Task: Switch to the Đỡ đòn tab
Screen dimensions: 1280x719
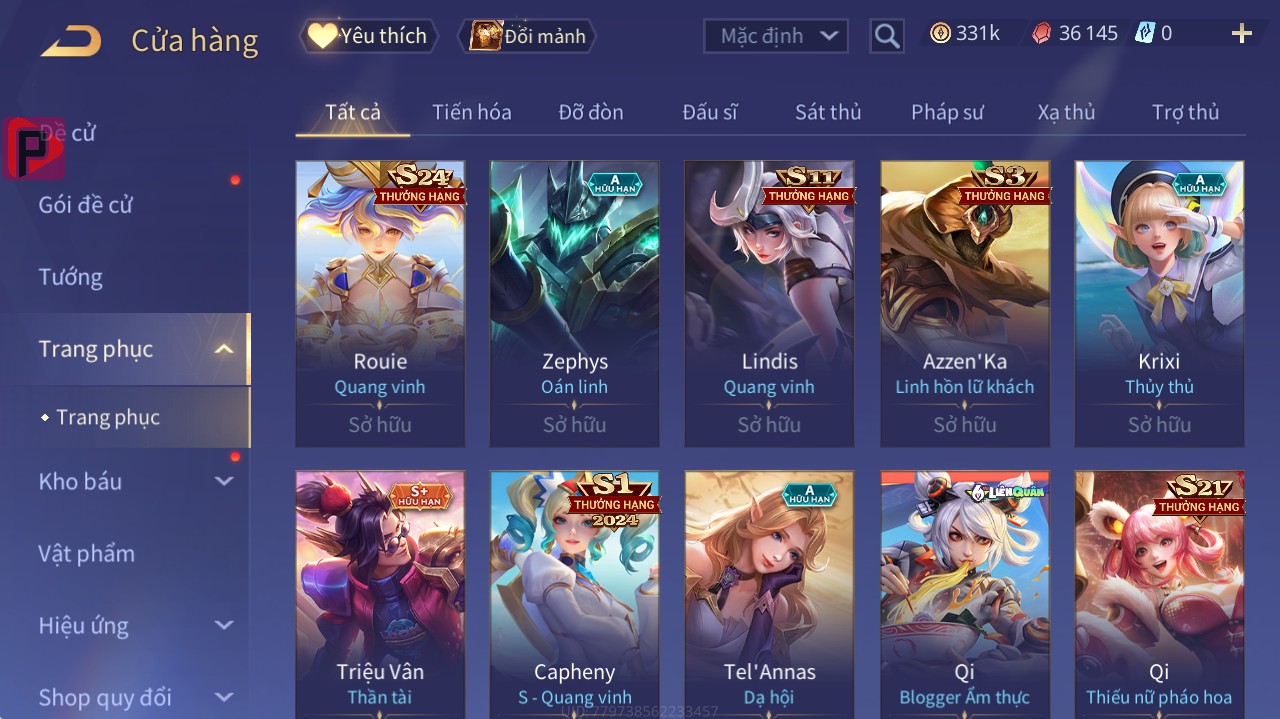Action: point(591,112)
